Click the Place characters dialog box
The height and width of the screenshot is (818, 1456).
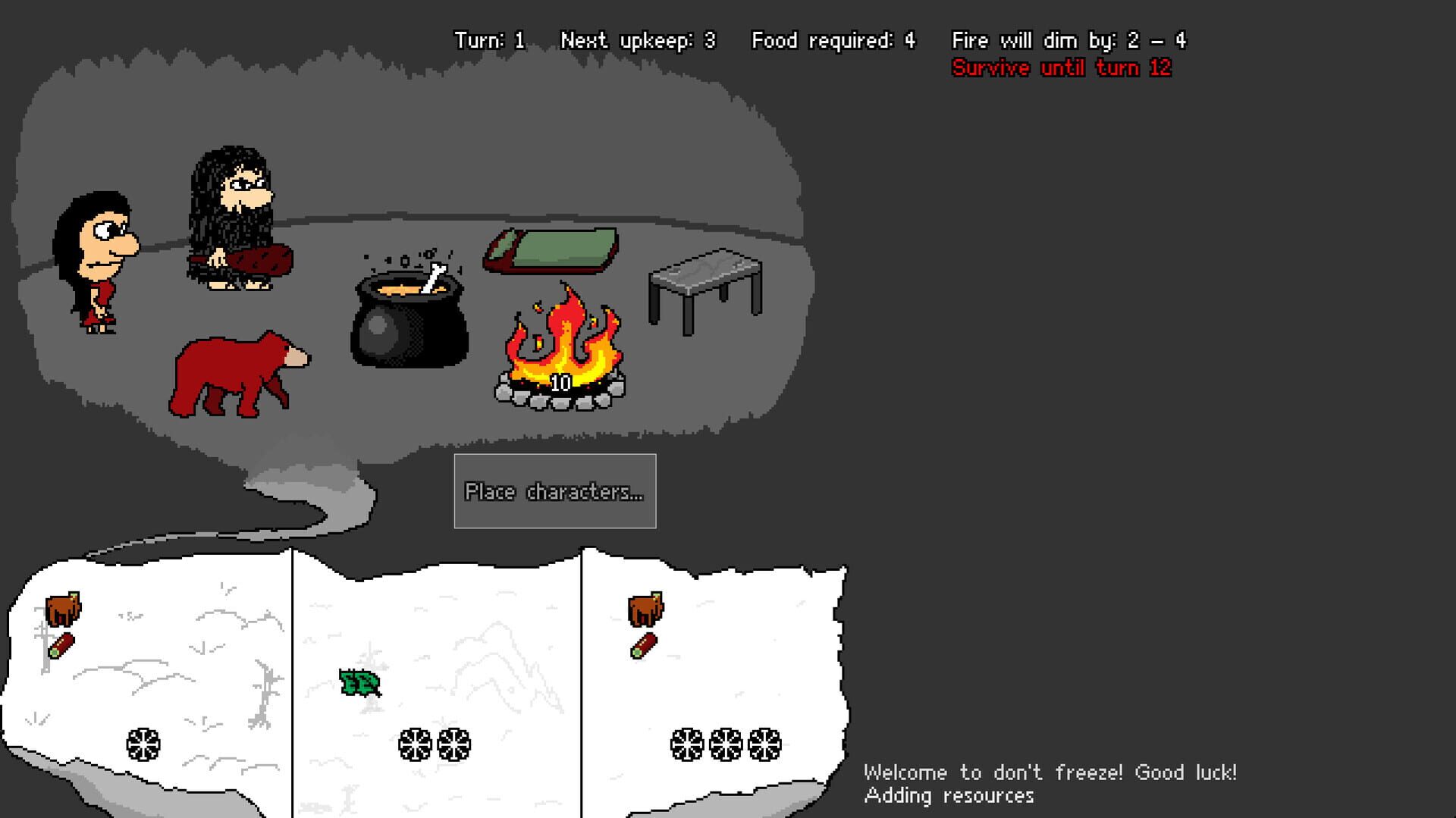(554, 491)
